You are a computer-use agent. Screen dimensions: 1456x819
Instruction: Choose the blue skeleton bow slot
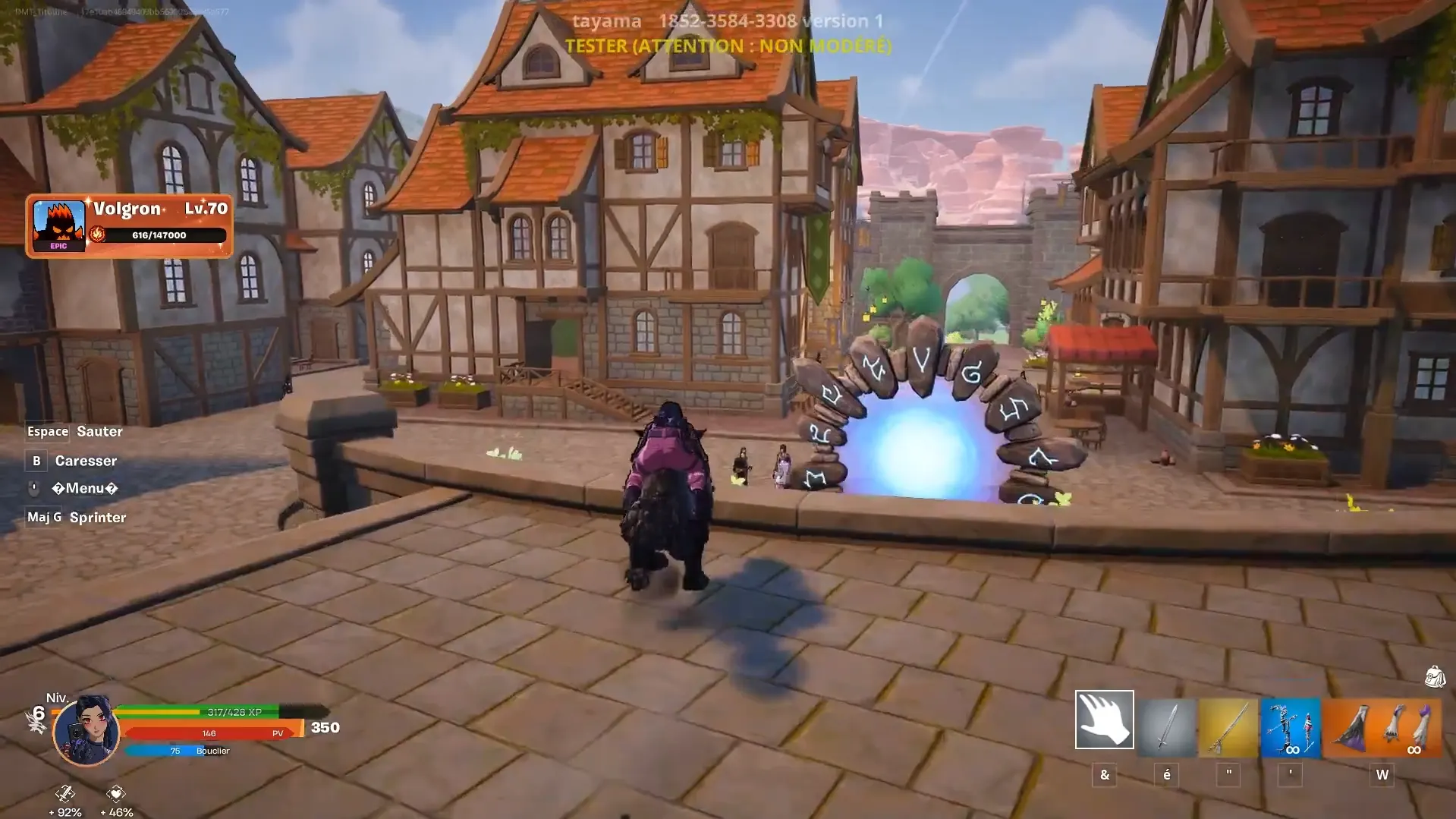point(1290,728)
